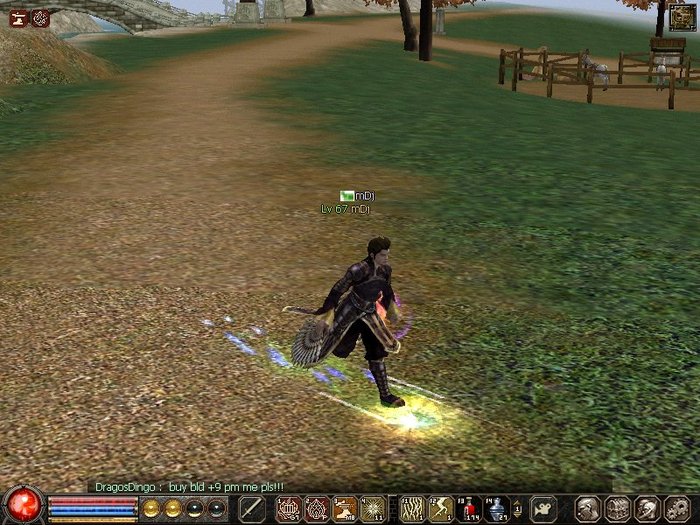Use the red potion in the quickslot
700x525 pixels.
click(469, 509)
